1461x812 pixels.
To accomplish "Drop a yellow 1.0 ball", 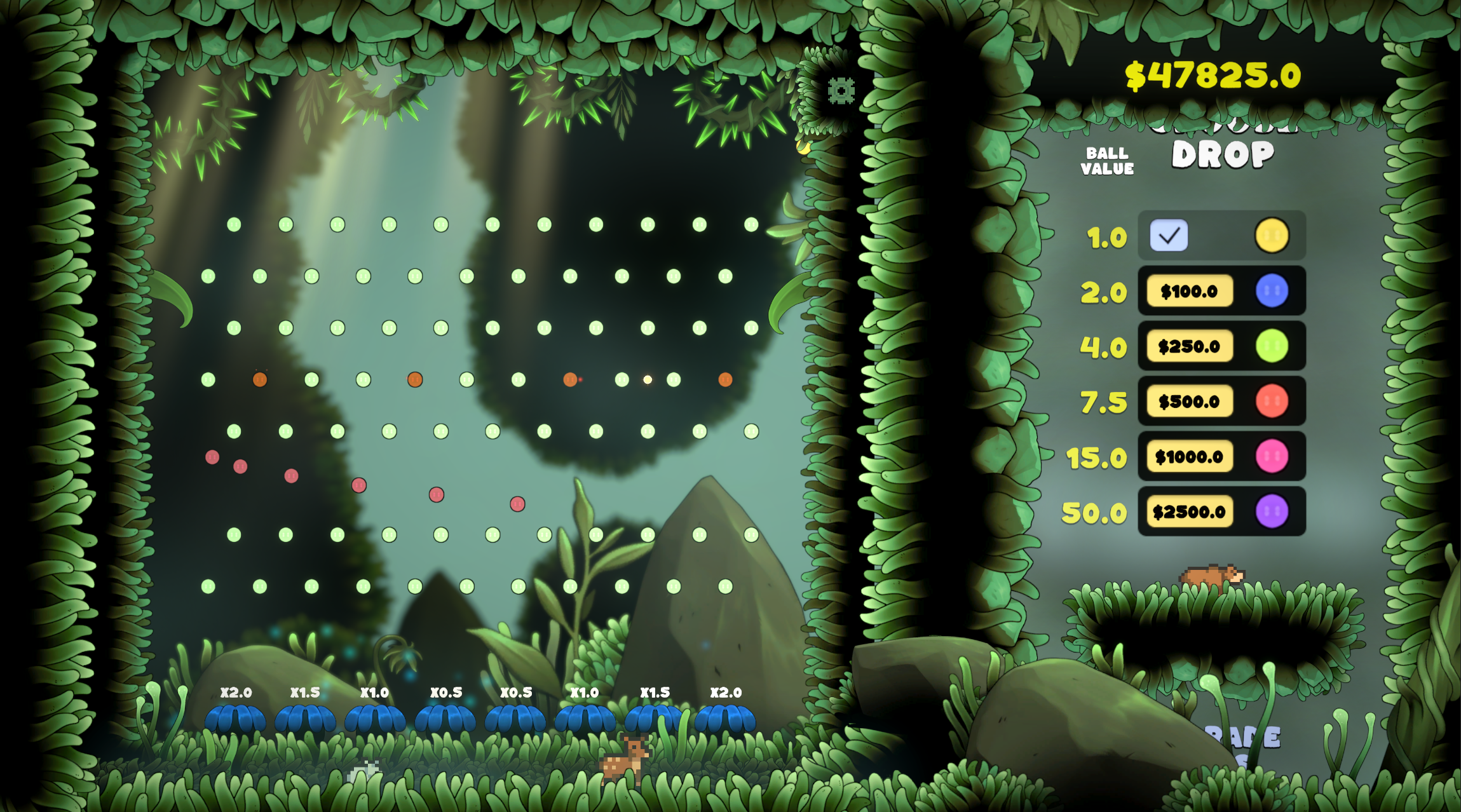I will [1272, 236].
